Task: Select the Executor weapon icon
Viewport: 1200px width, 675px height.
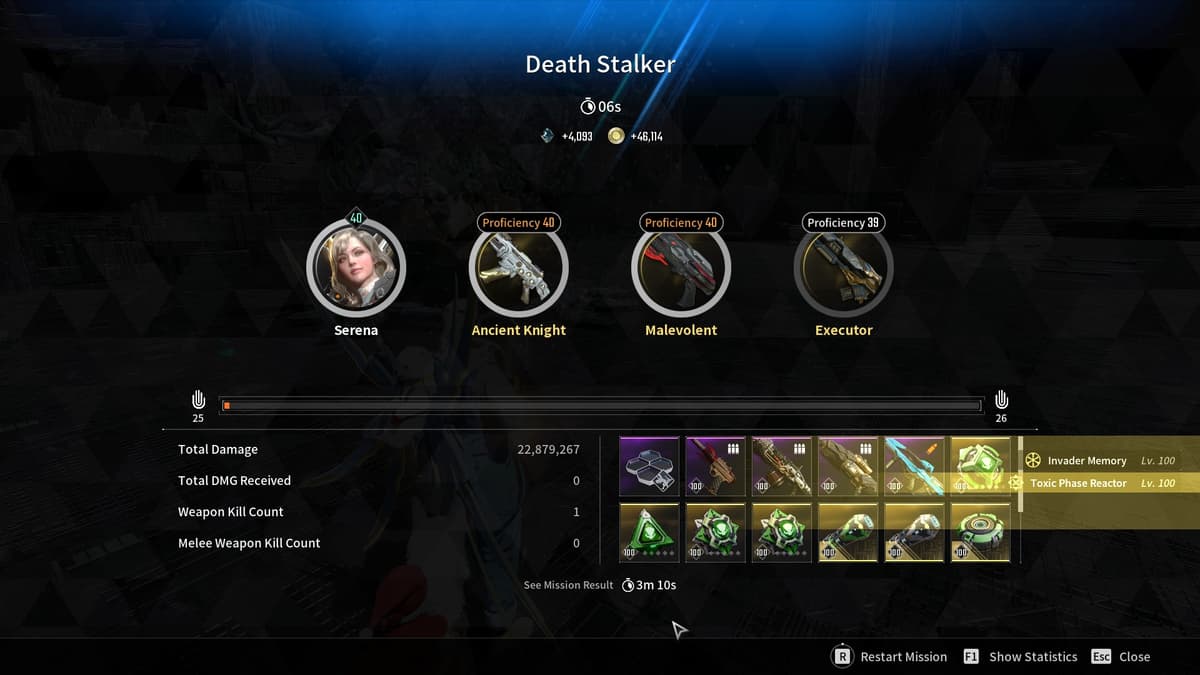Action: click(x=843, y=267)
